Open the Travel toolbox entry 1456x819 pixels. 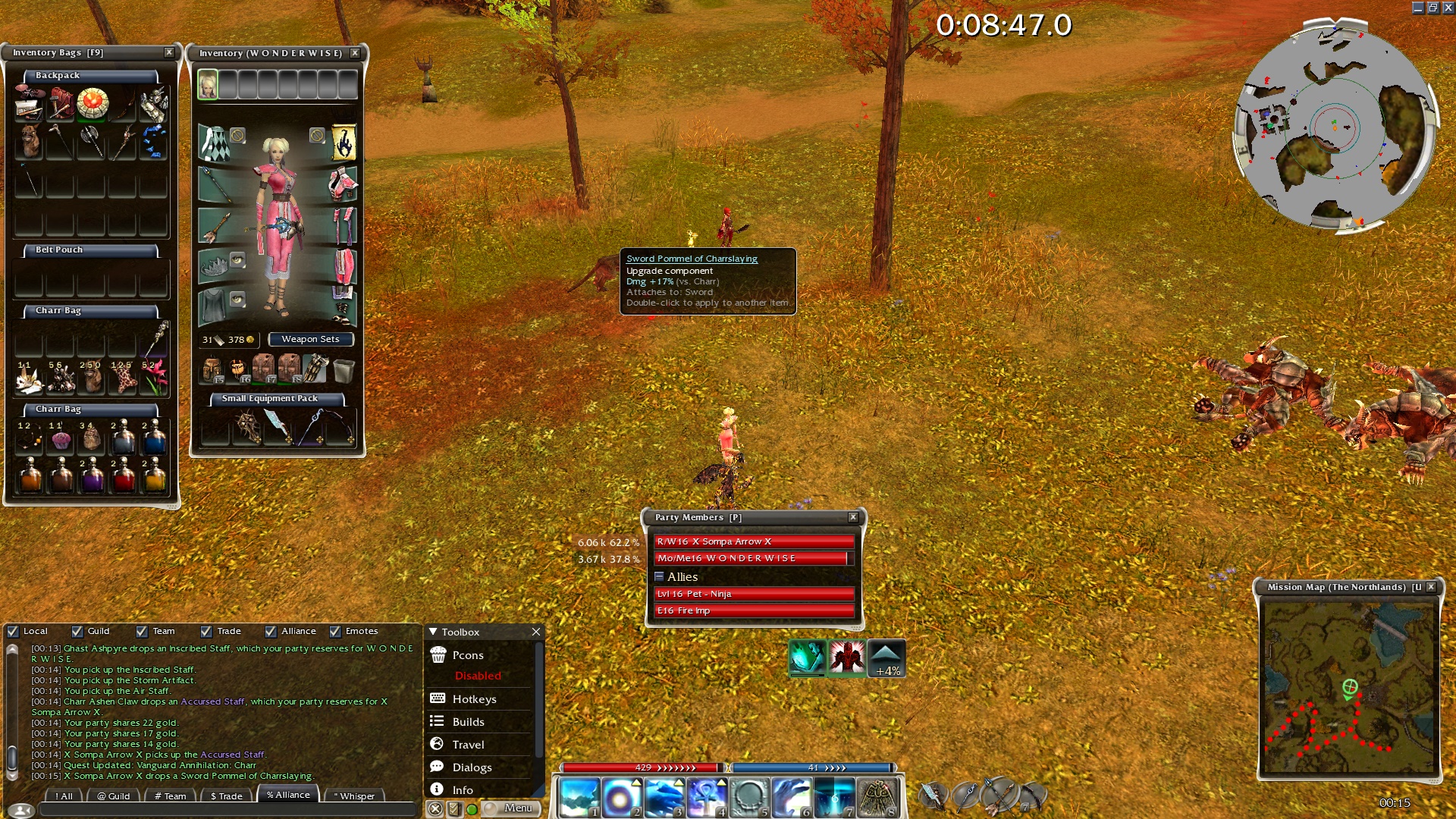(468, 745)
